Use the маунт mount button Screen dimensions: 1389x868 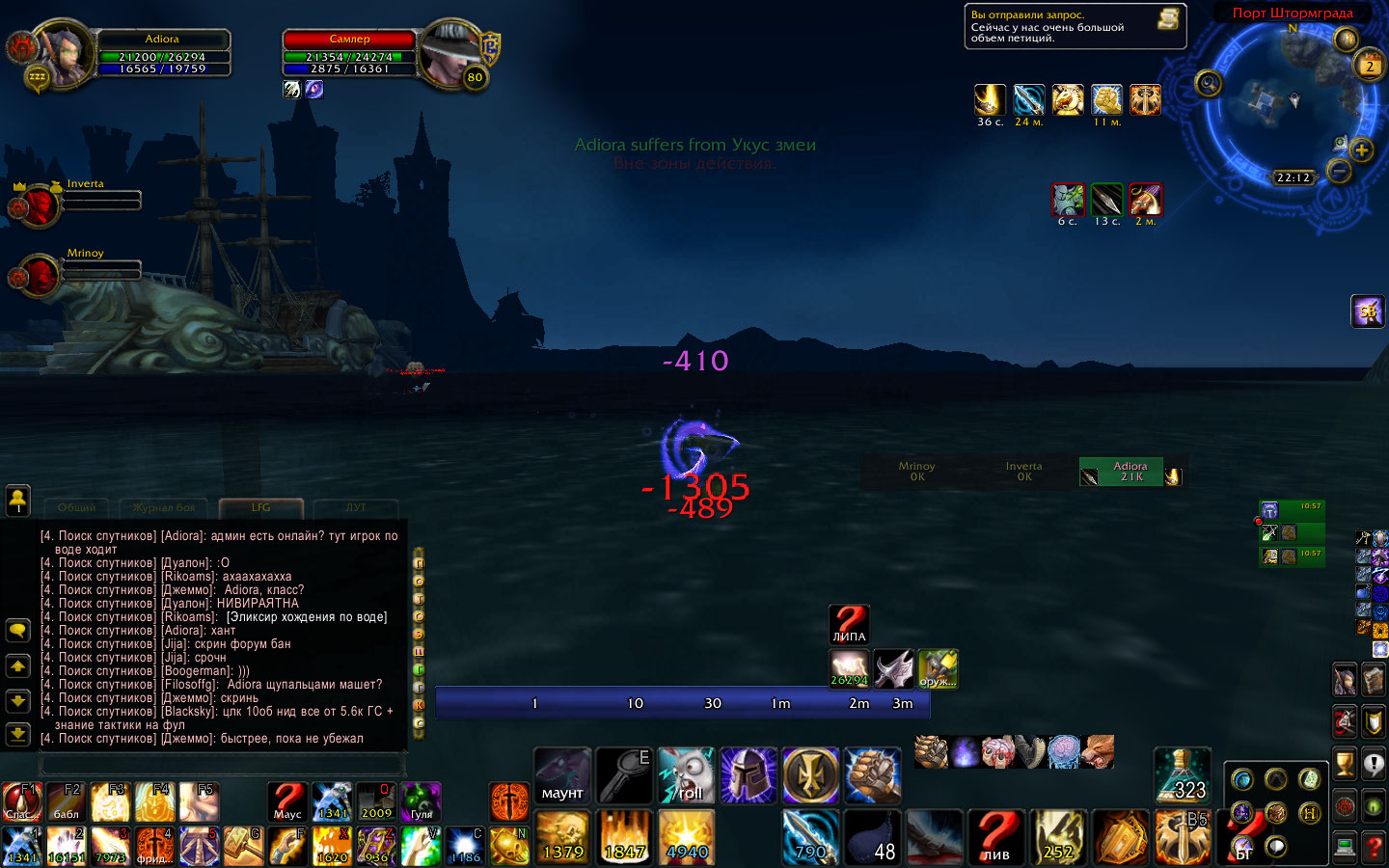[562, 776]
